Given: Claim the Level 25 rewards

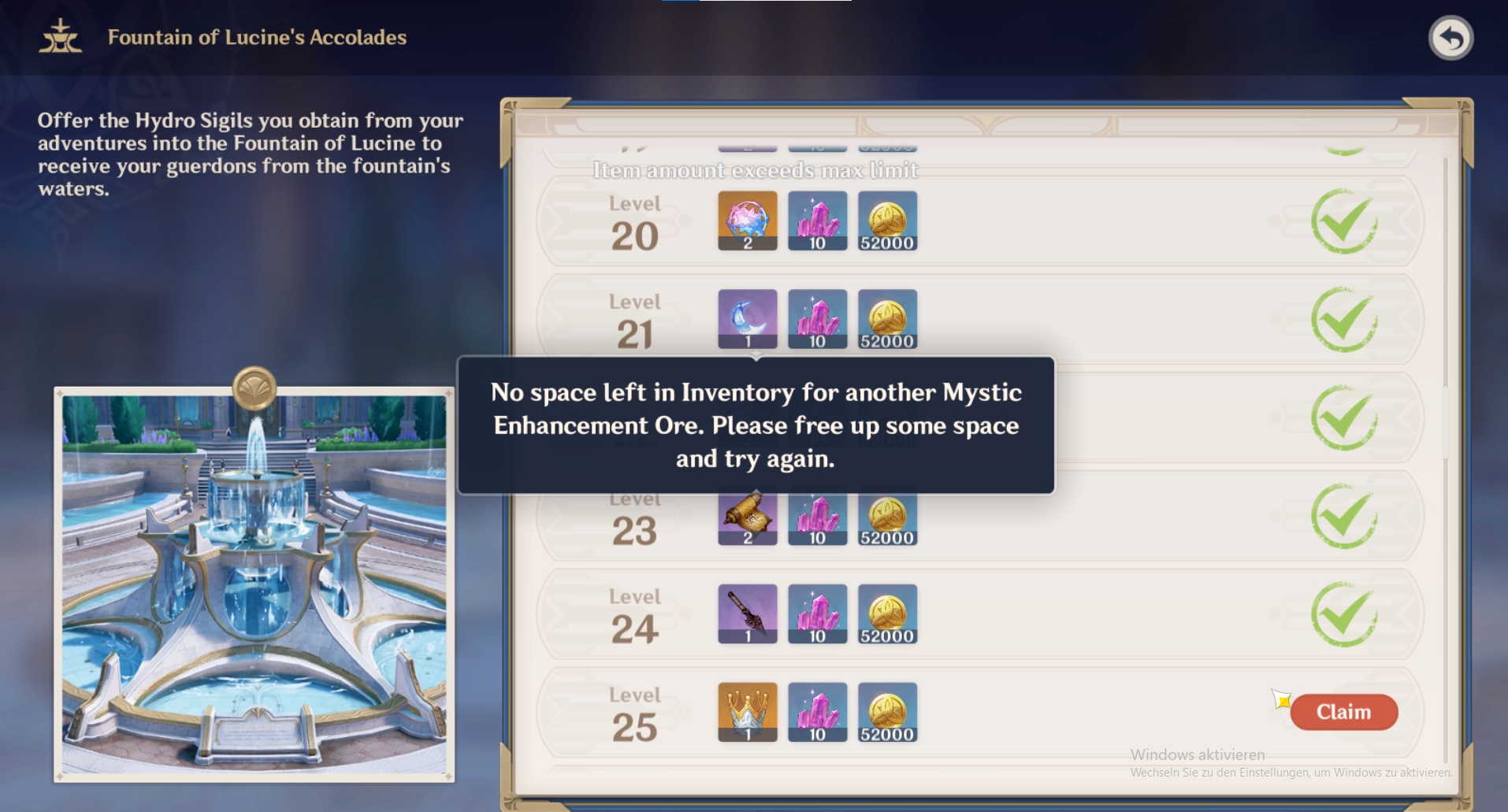Looking at the screenshot, I should (x=1343, y=711).
